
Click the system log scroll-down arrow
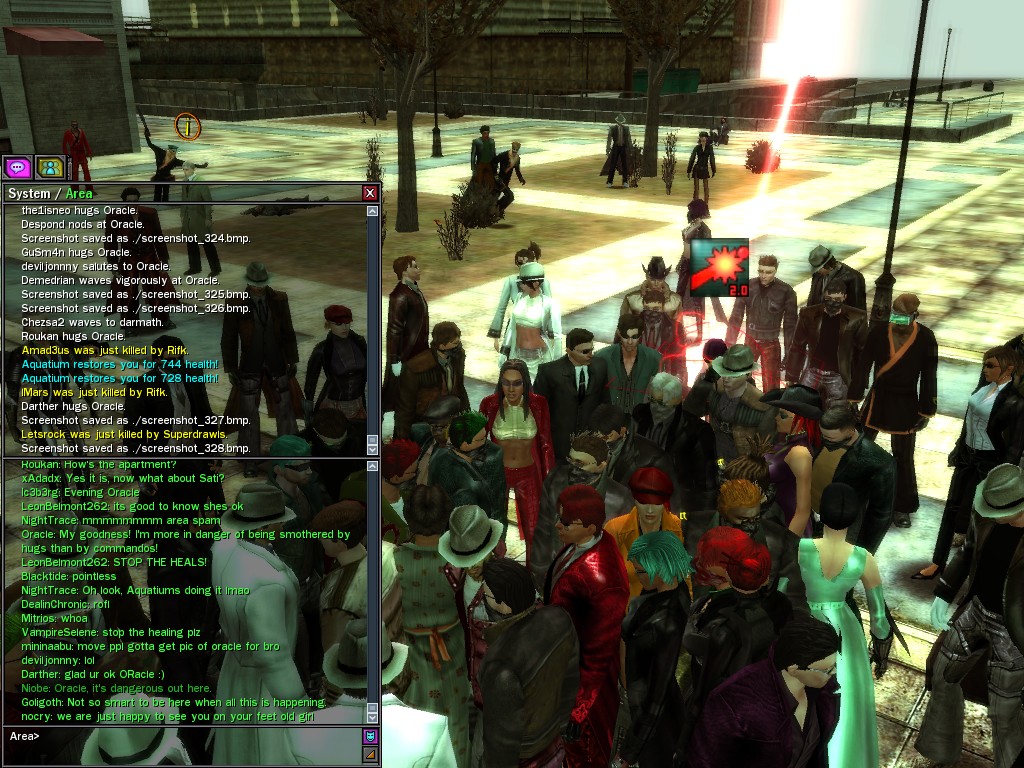pos(373,450)
